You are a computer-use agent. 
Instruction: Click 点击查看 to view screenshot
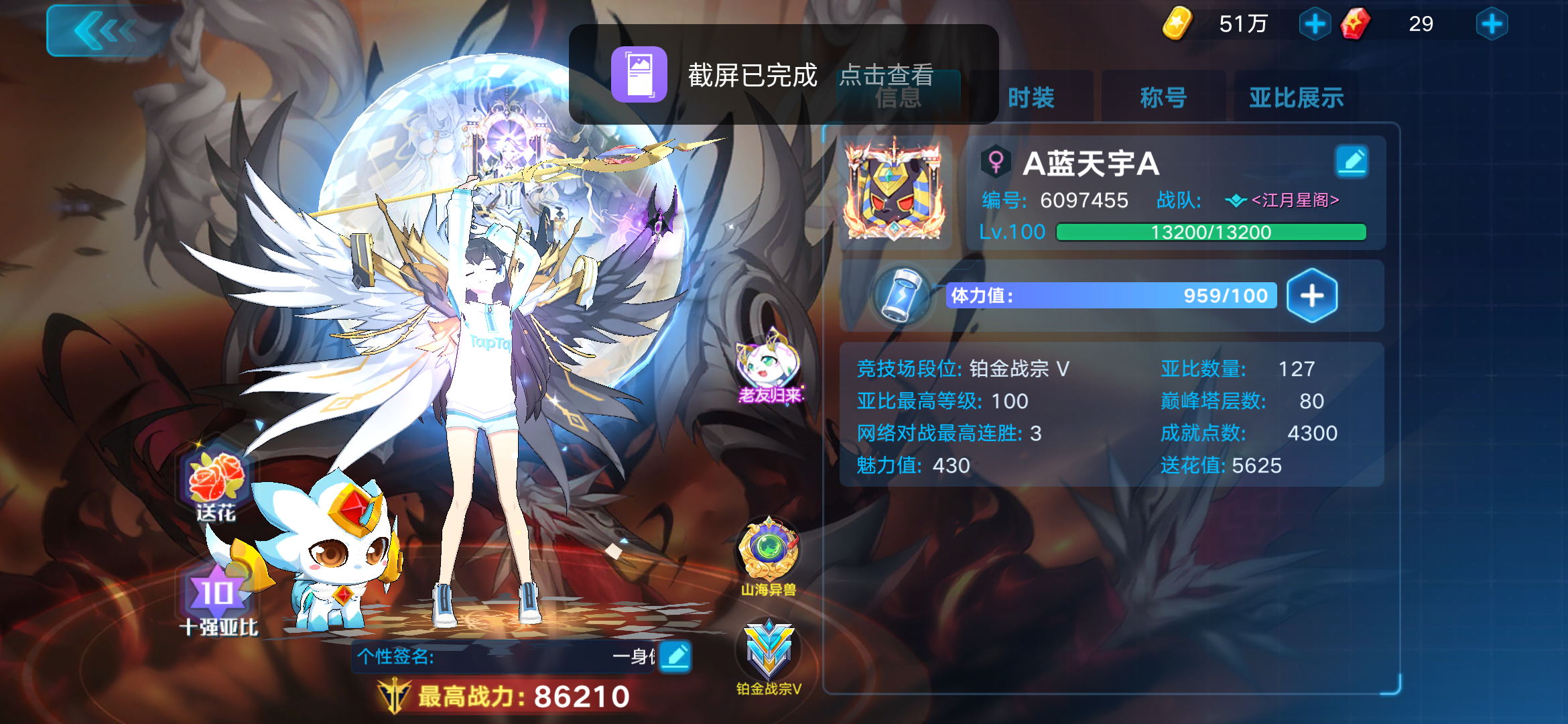pos(889,76)
